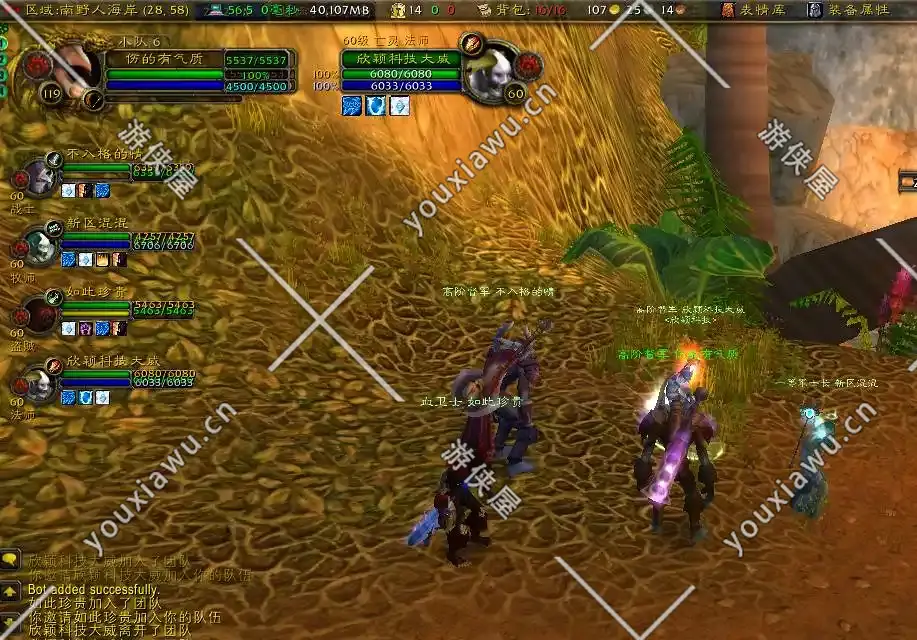The width and height of the screenshot is (917, 640).
Task: Select party member 不入格的情 warrior portrait
Action: 41,177
